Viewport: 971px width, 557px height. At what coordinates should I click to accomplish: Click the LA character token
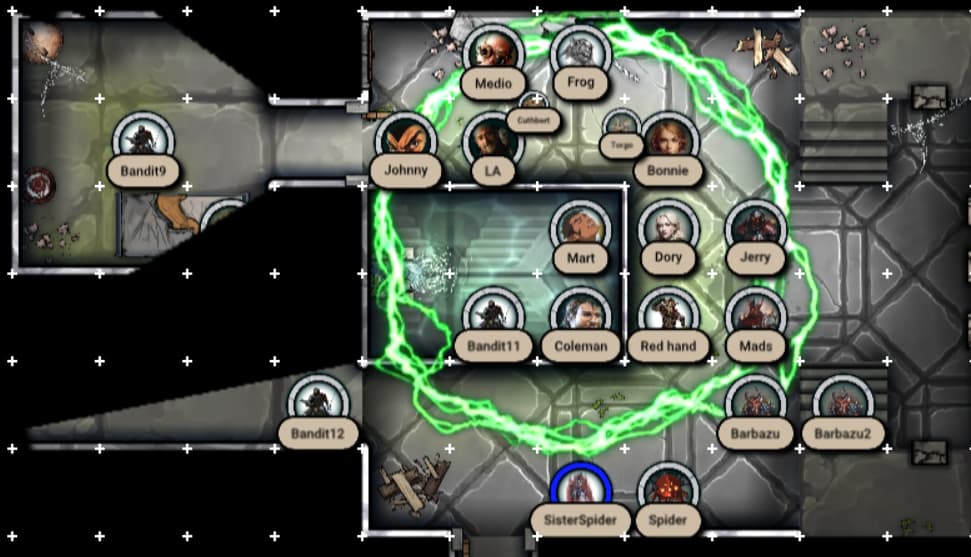[x=492, y=141]
